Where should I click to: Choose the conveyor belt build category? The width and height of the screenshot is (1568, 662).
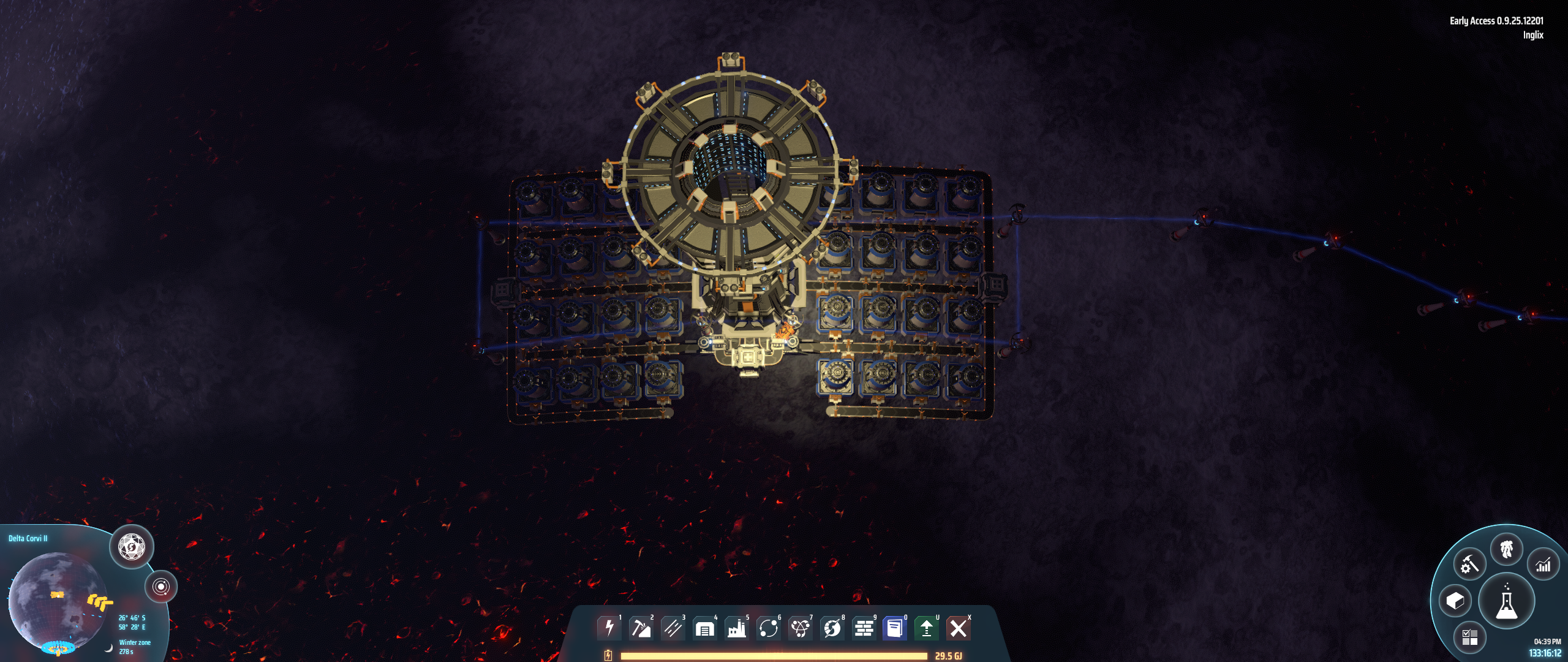pos(673,628)
